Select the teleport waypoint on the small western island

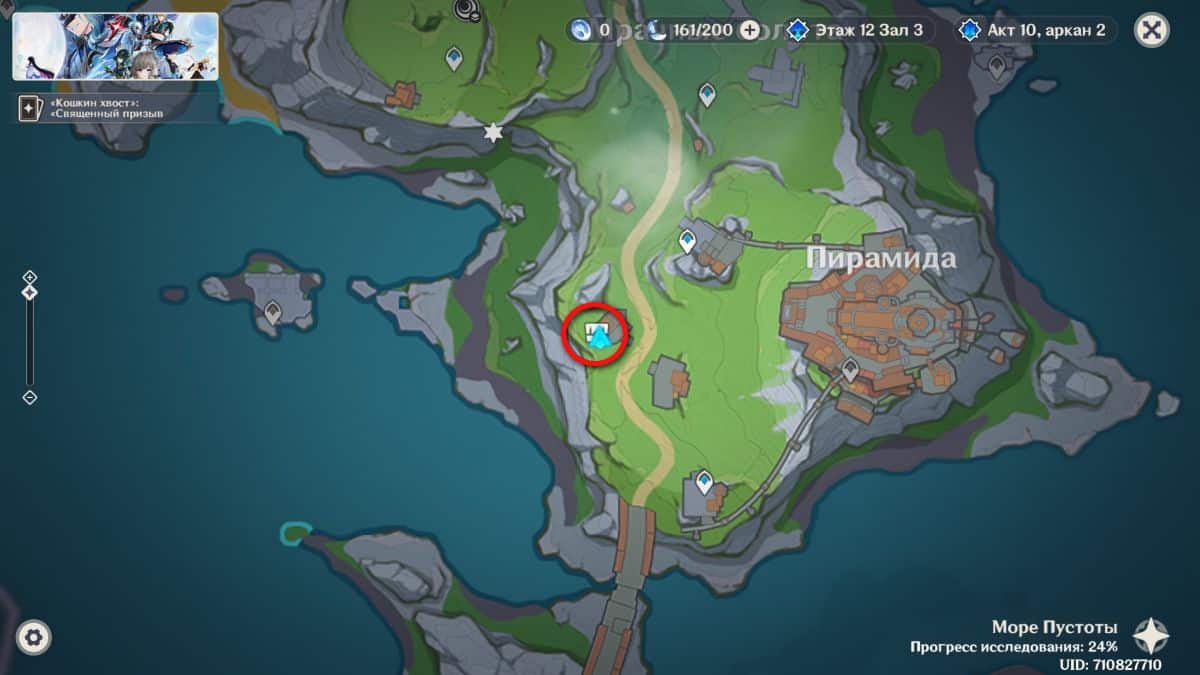coord(272,312)
